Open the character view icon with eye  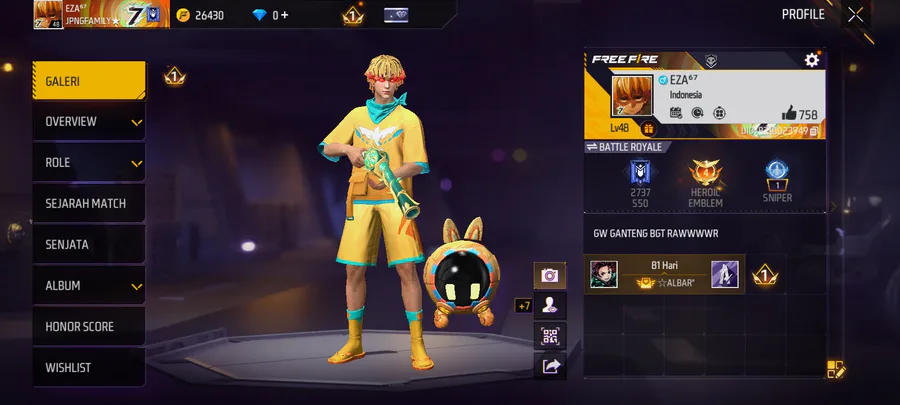[549, 305]
